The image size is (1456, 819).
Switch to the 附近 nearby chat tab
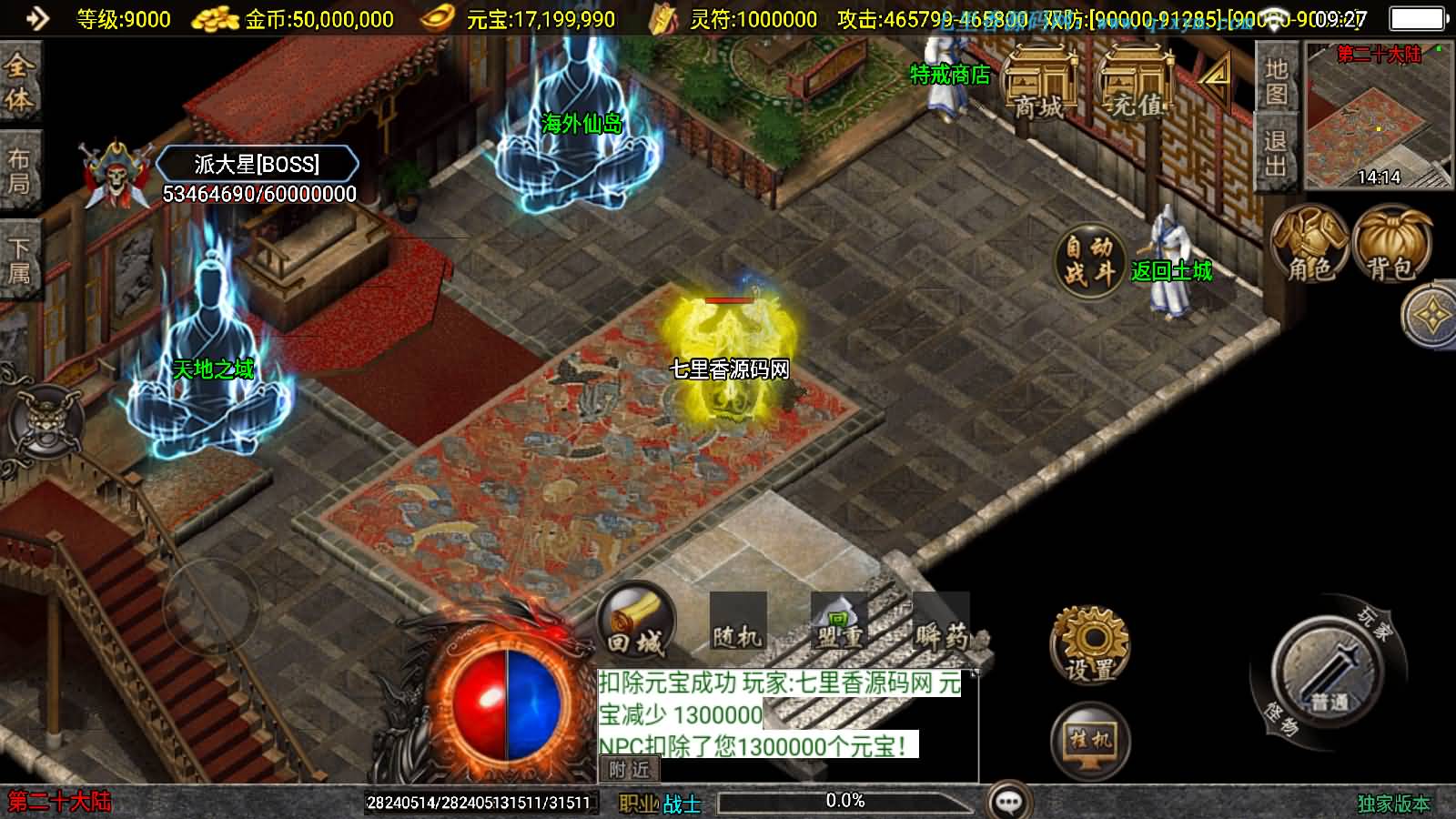tap(629, 770)
